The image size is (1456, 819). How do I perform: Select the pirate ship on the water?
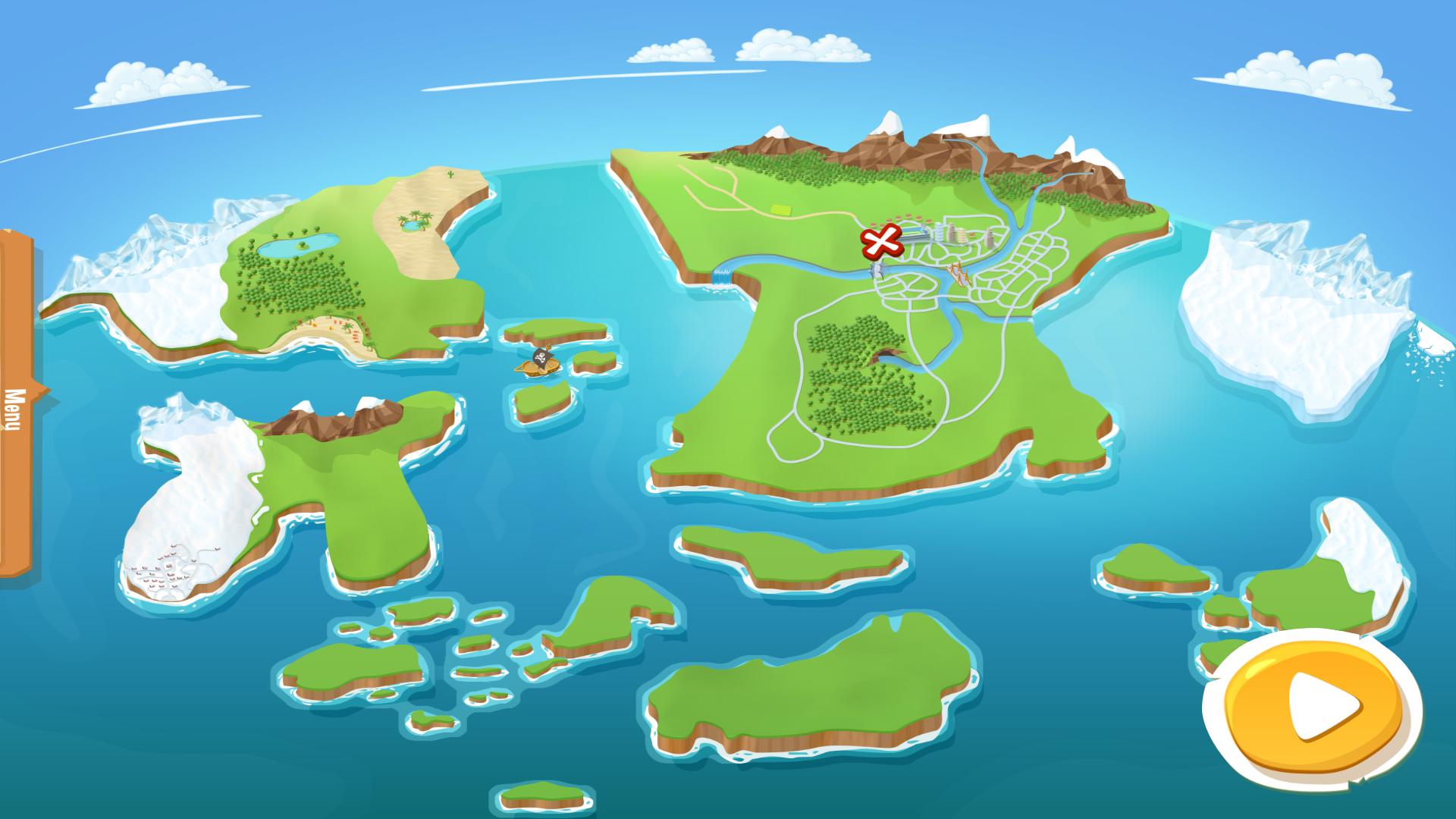(538, 362)
